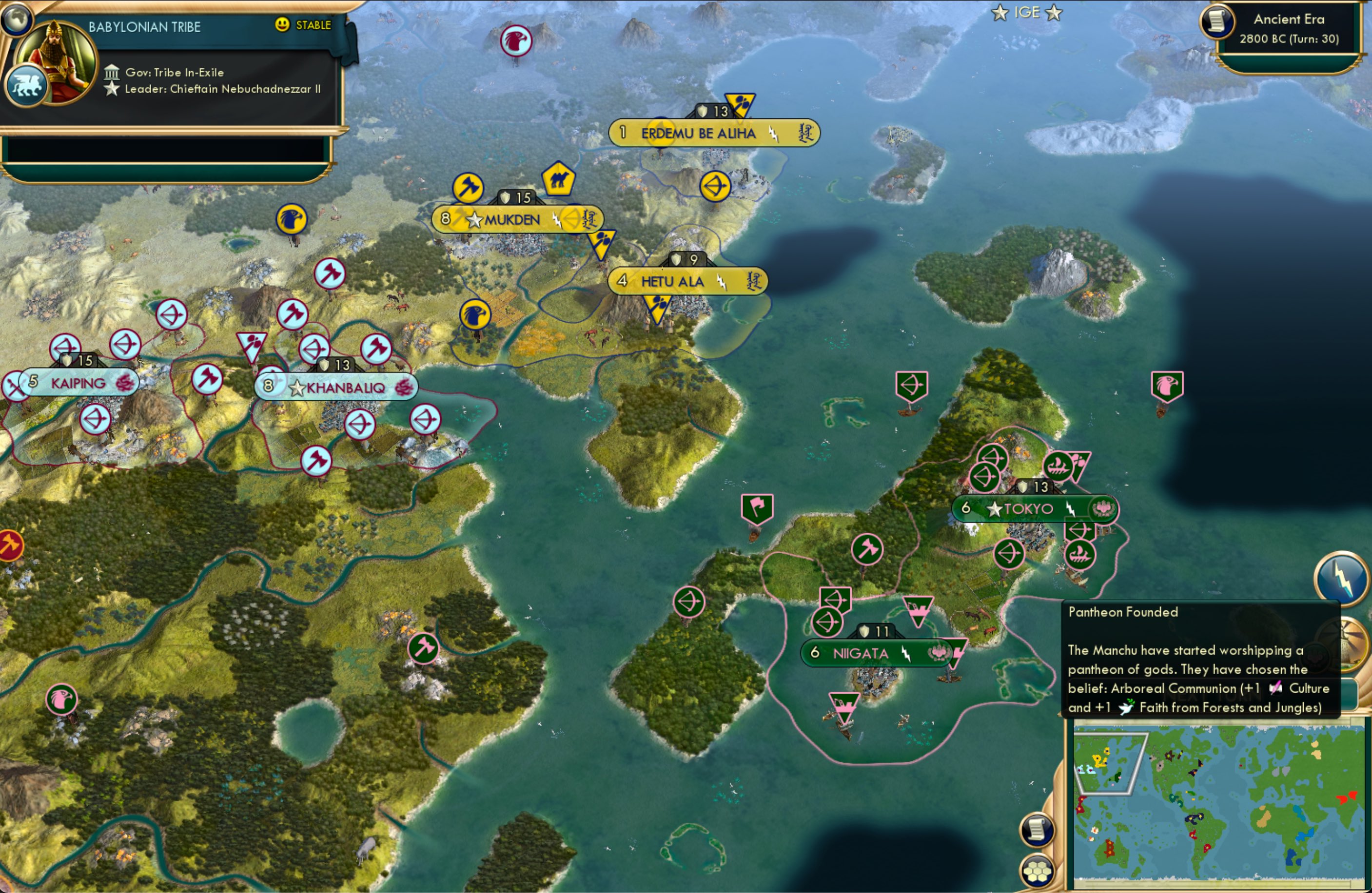The image size is (1372, 893).
Task: Click the IGE label at top center
Action: coord(1029,12)
